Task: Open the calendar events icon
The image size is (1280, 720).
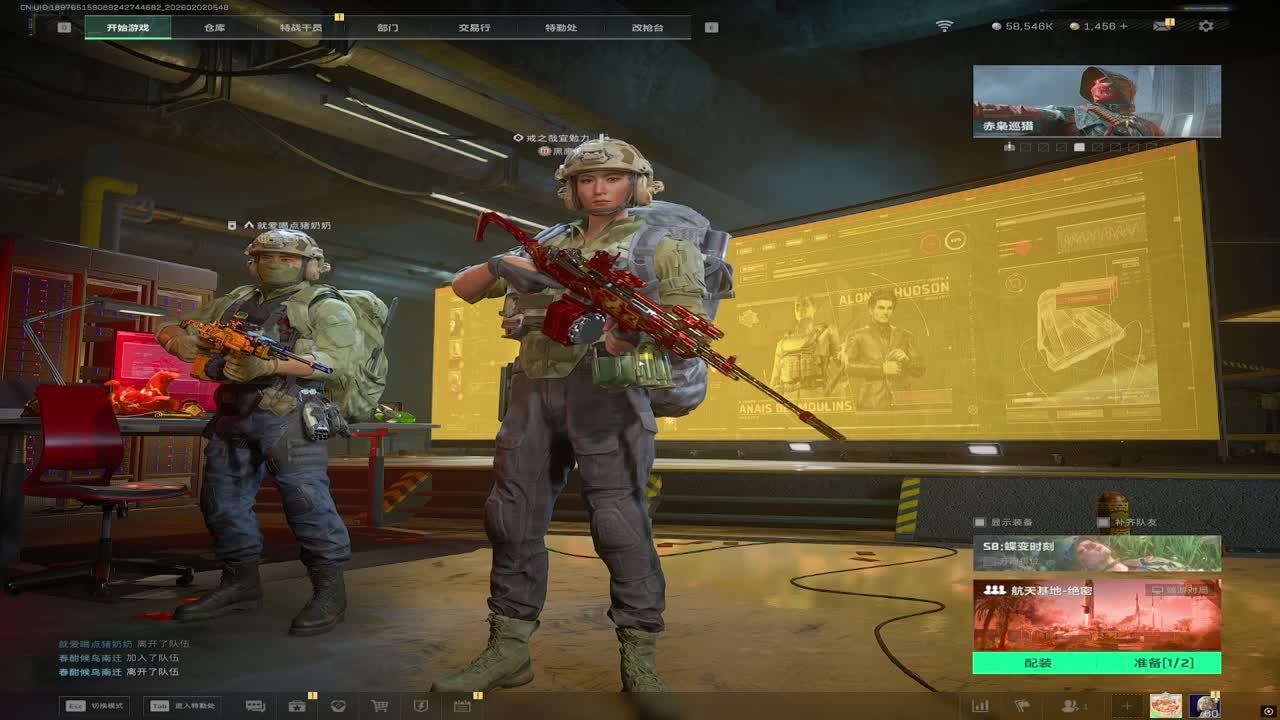Action: [462, 706]
